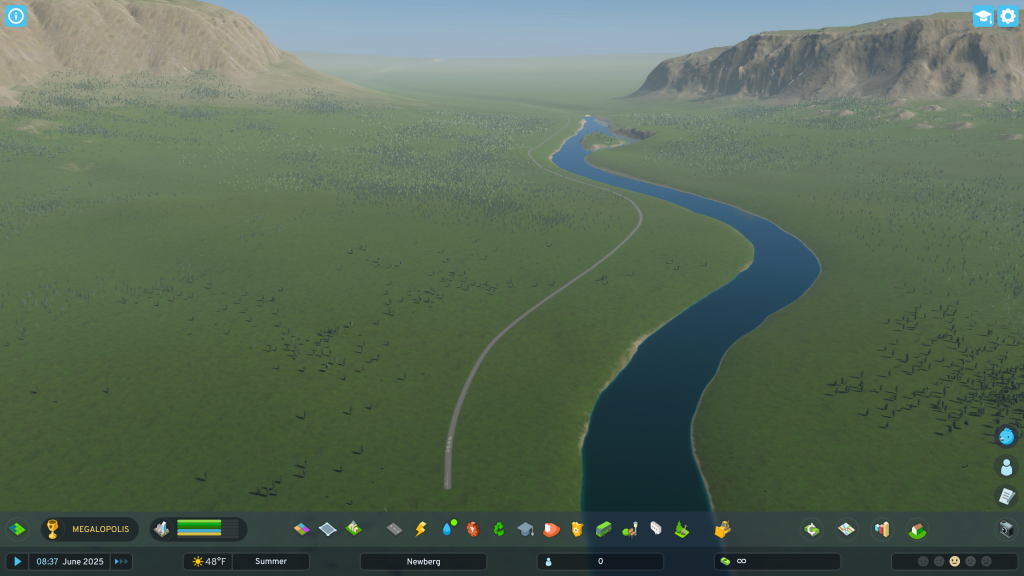The width and height of the screenshot is (1024, 576).
Task: Open the tutorials graduation cap button
Action: [x=983, y=17]
